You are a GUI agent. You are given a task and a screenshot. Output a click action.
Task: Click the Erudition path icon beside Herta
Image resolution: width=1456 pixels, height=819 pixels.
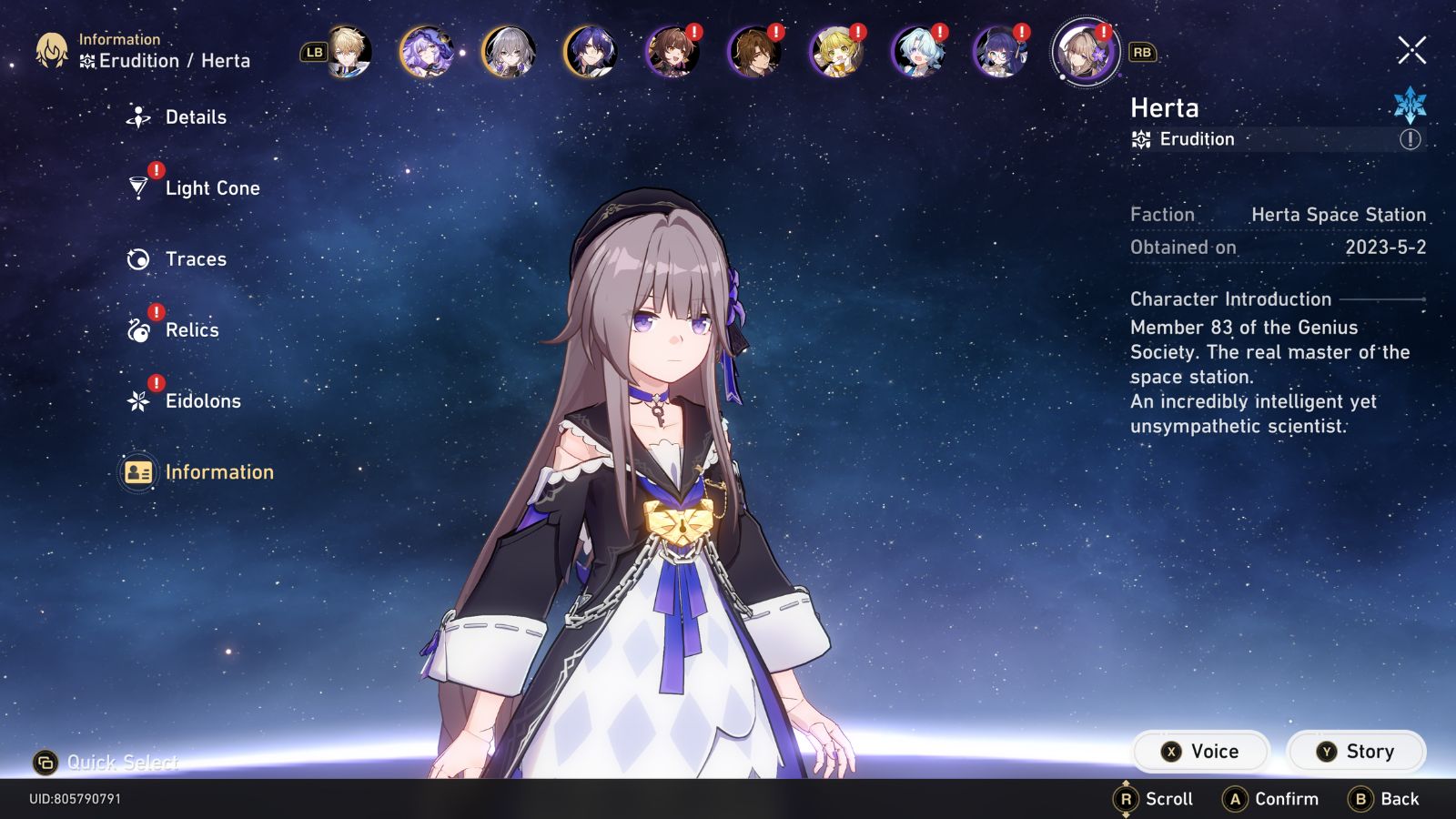pyautogui.click(x=1140, y=138)
